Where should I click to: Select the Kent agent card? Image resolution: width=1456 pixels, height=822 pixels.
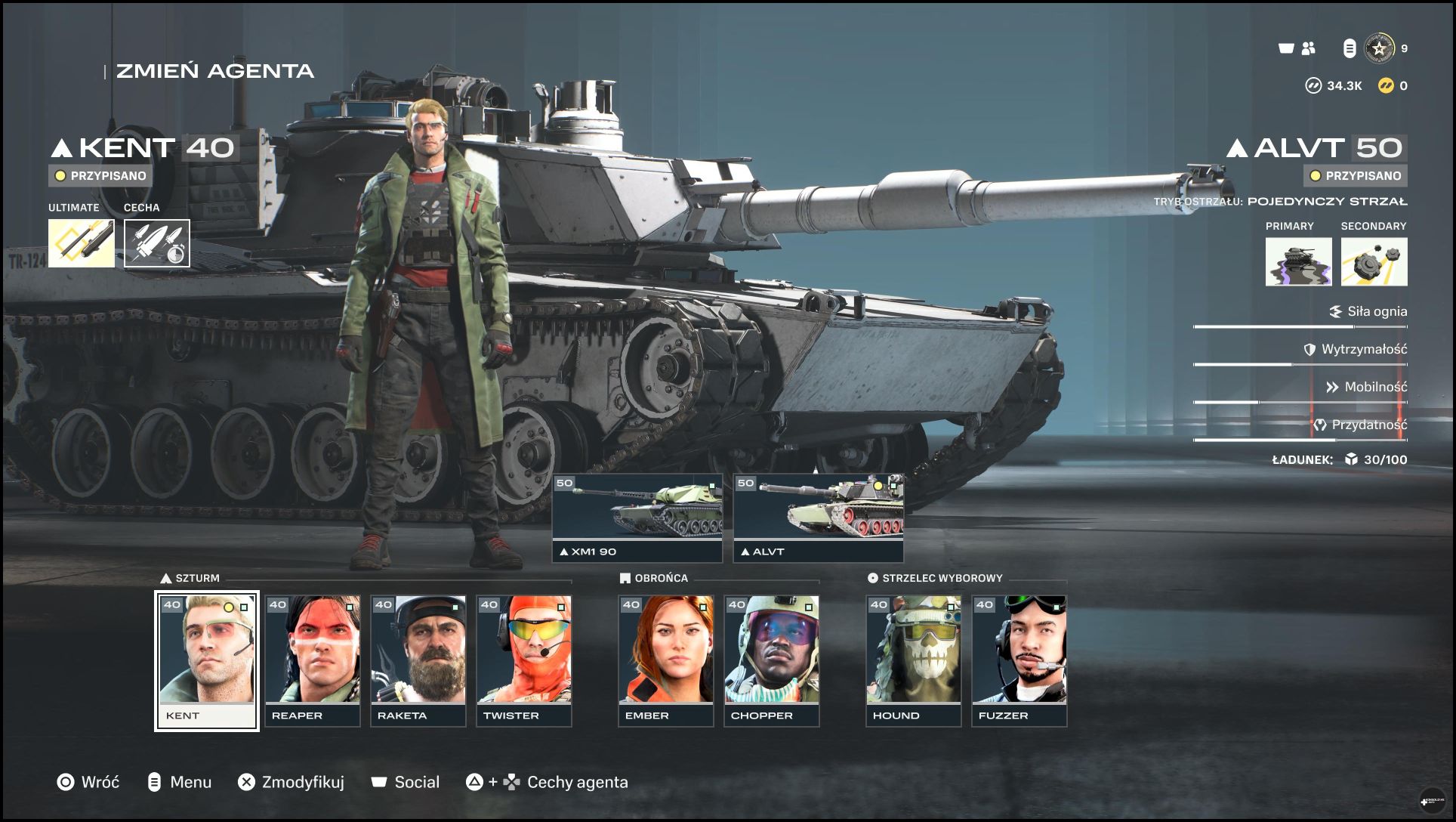[207, 660]
